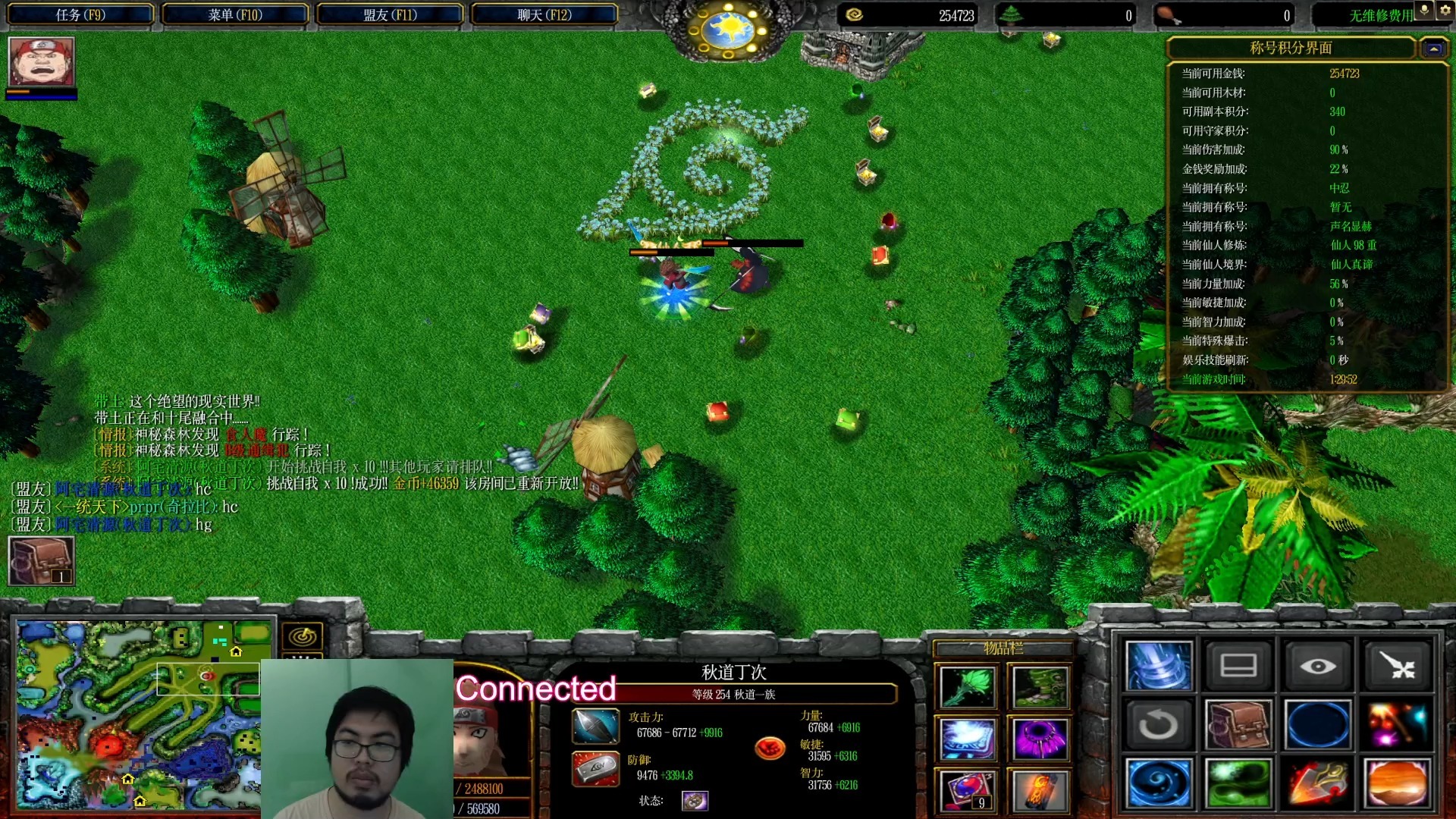Image resolution: width=1456 pixels, height=819 pixels.
Task: Activate the eye-shaped command button
Action: pos(1317,667)
